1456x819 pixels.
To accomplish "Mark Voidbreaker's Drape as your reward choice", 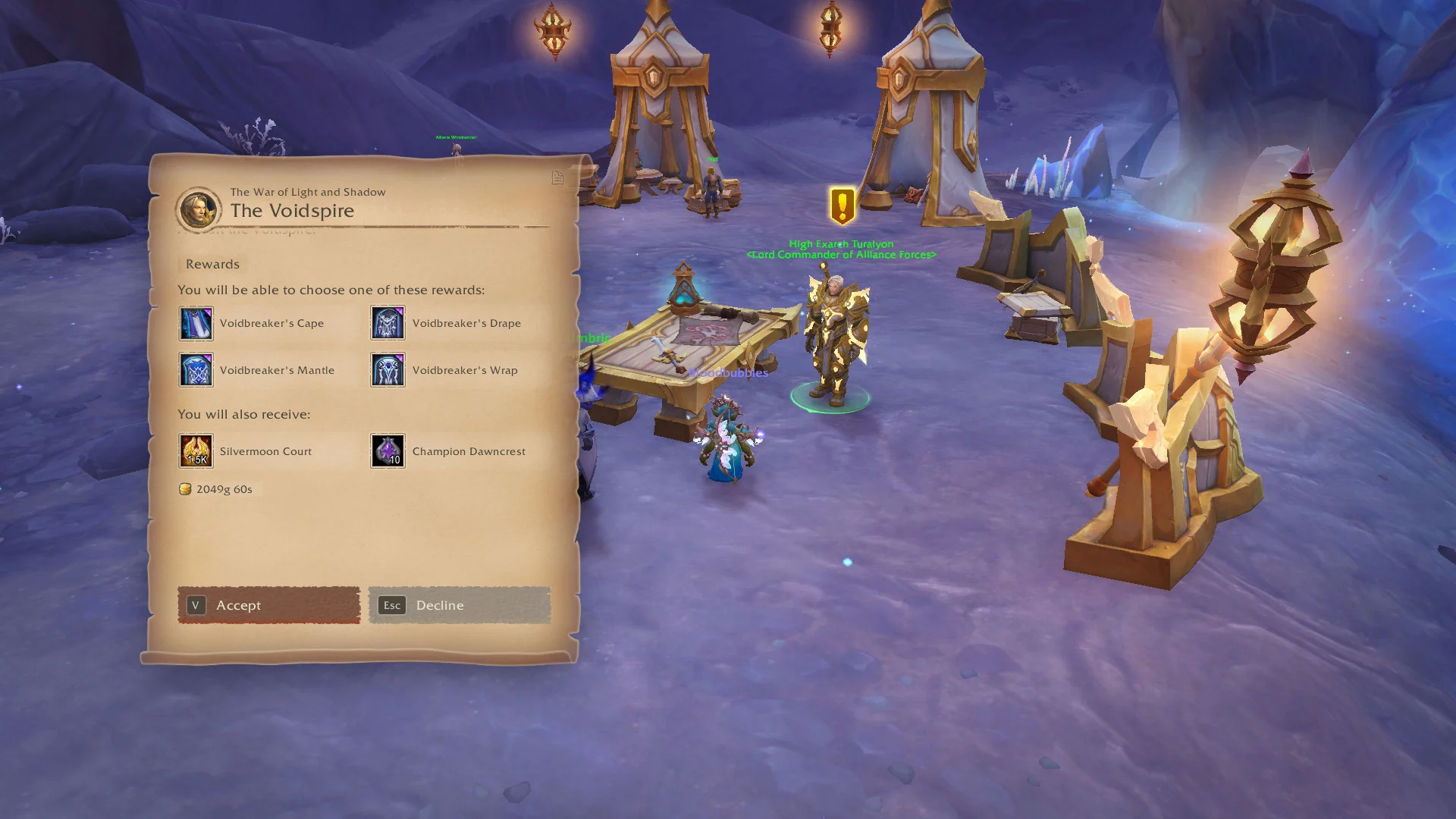I will (388, 323).
